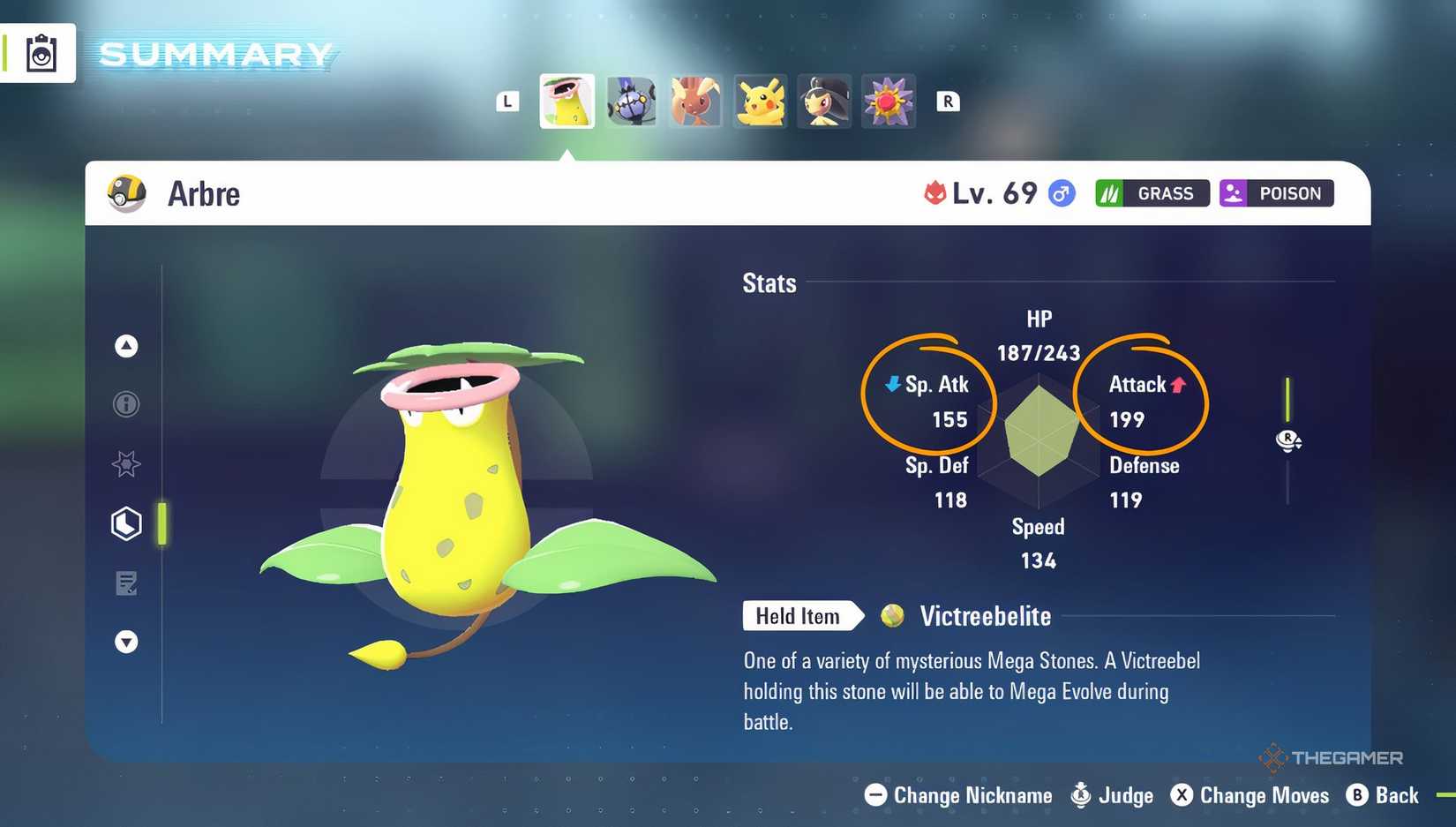The image size is (1456, 827).
Task: Click the male gender symbol icon
Action: 1062,192
